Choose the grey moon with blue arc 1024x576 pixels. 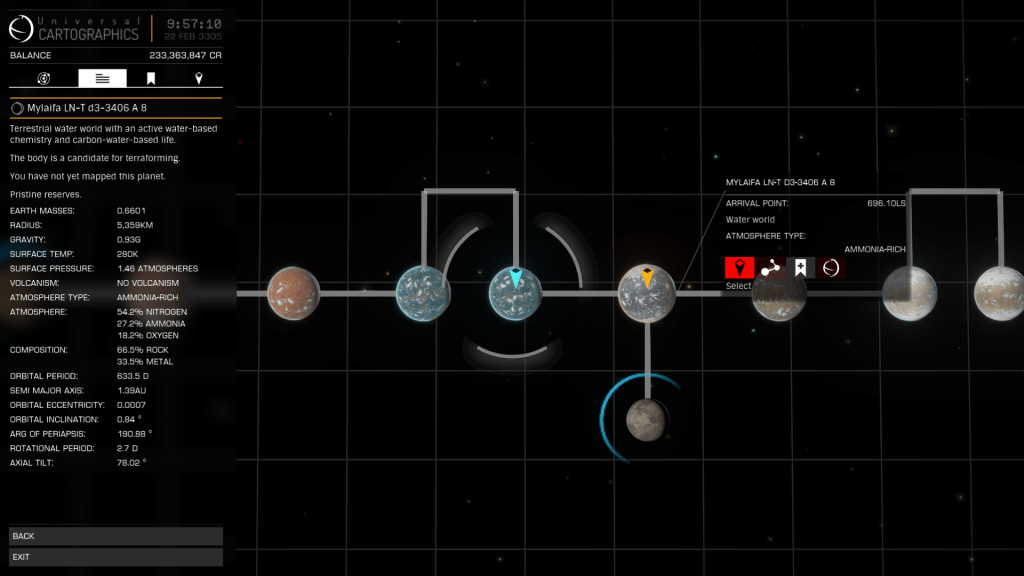point(646,419)
